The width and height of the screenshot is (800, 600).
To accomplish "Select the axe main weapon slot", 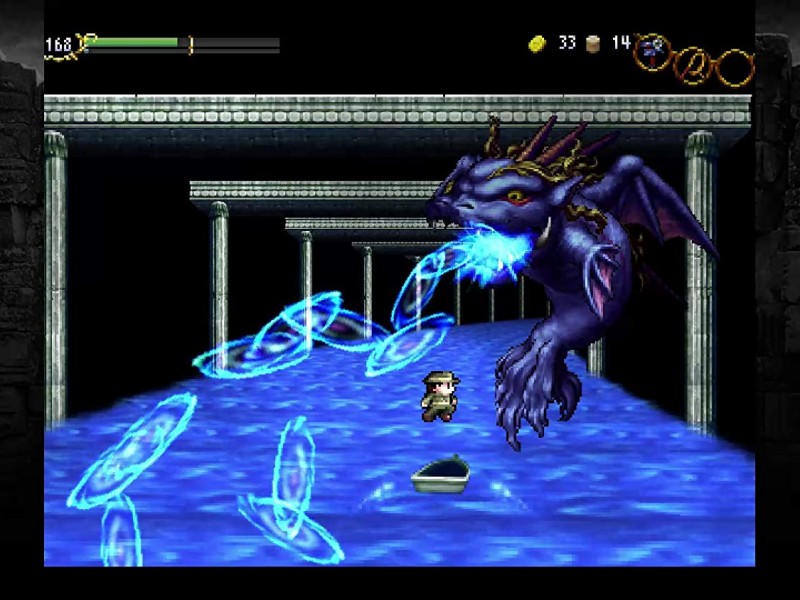I will pyautogui.click(x=652, y=49).
